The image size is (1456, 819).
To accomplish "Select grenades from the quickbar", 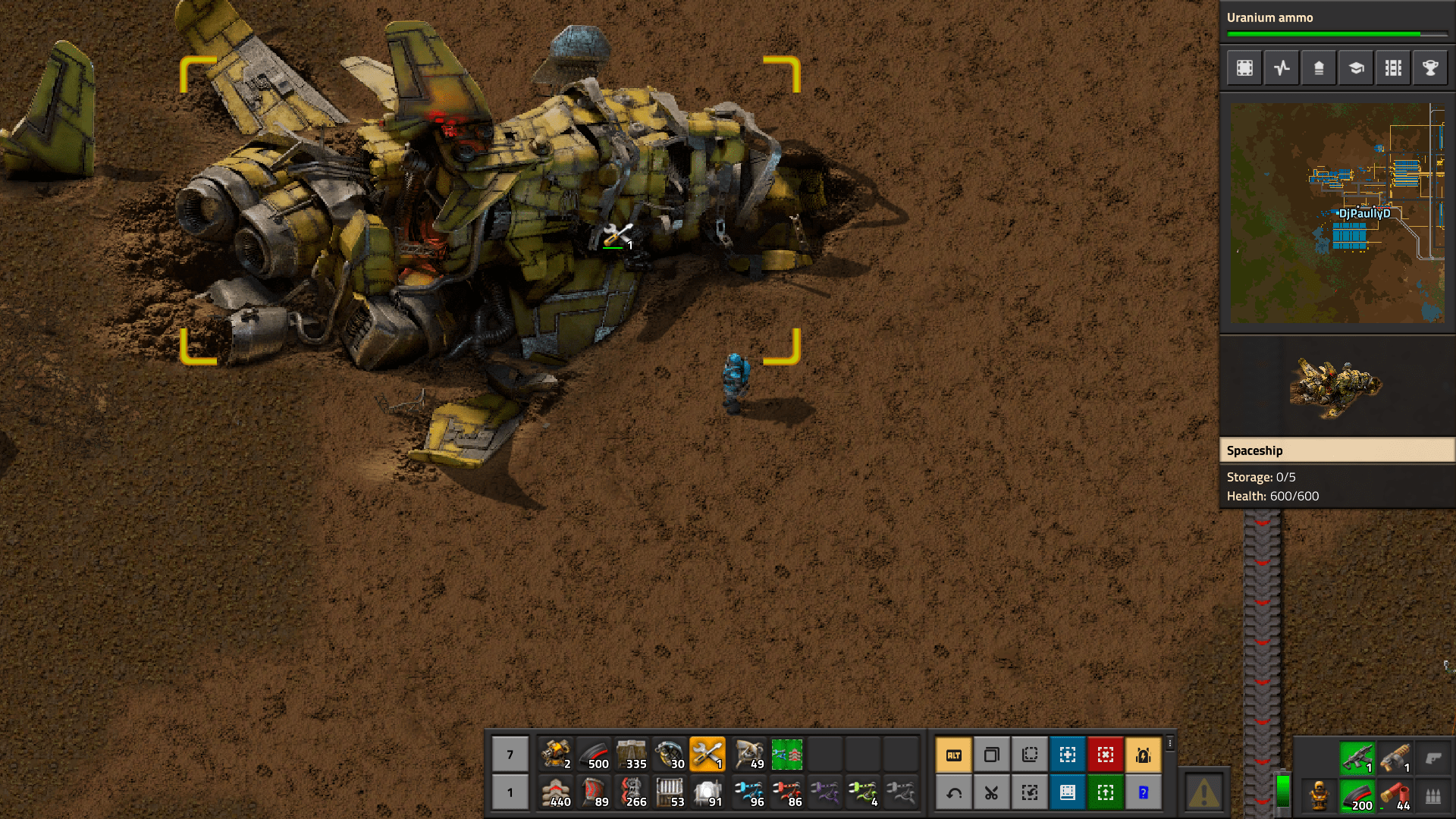I will [671, 755].
